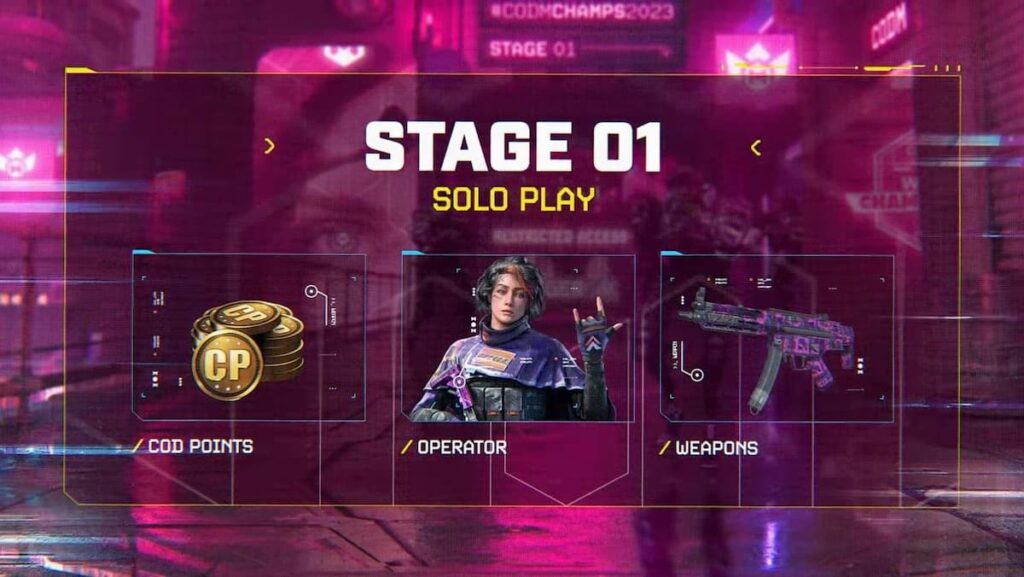Click the yellow chevron after the Stage 01 title
Screen dimensions: 1024x577
tap(755, 148)
